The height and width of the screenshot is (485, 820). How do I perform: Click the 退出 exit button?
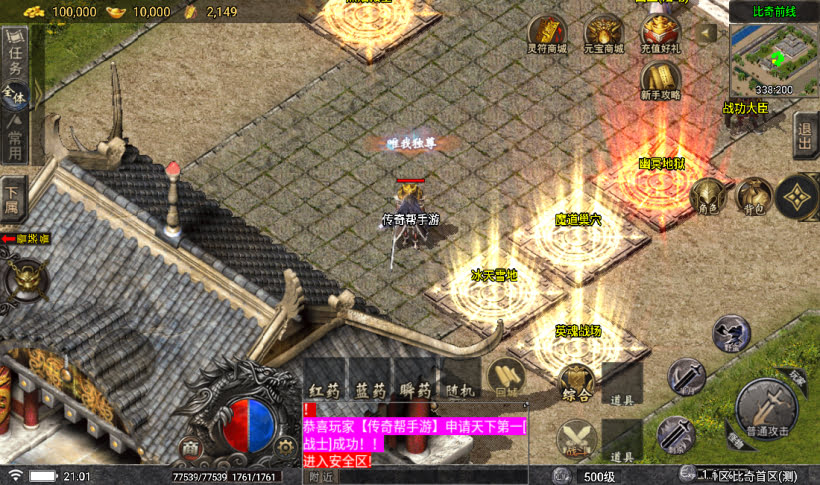(x=804, y=134)
